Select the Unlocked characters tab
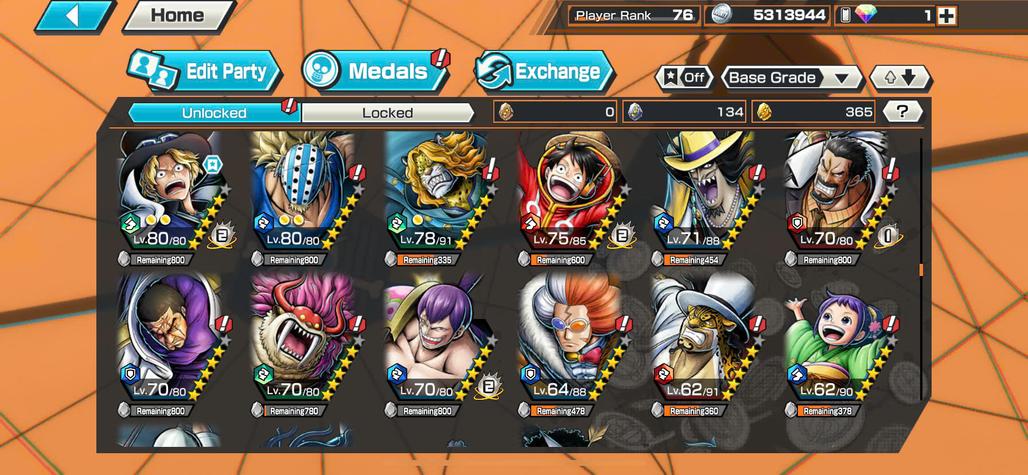The image size is (1028, 475). [214, 113]
